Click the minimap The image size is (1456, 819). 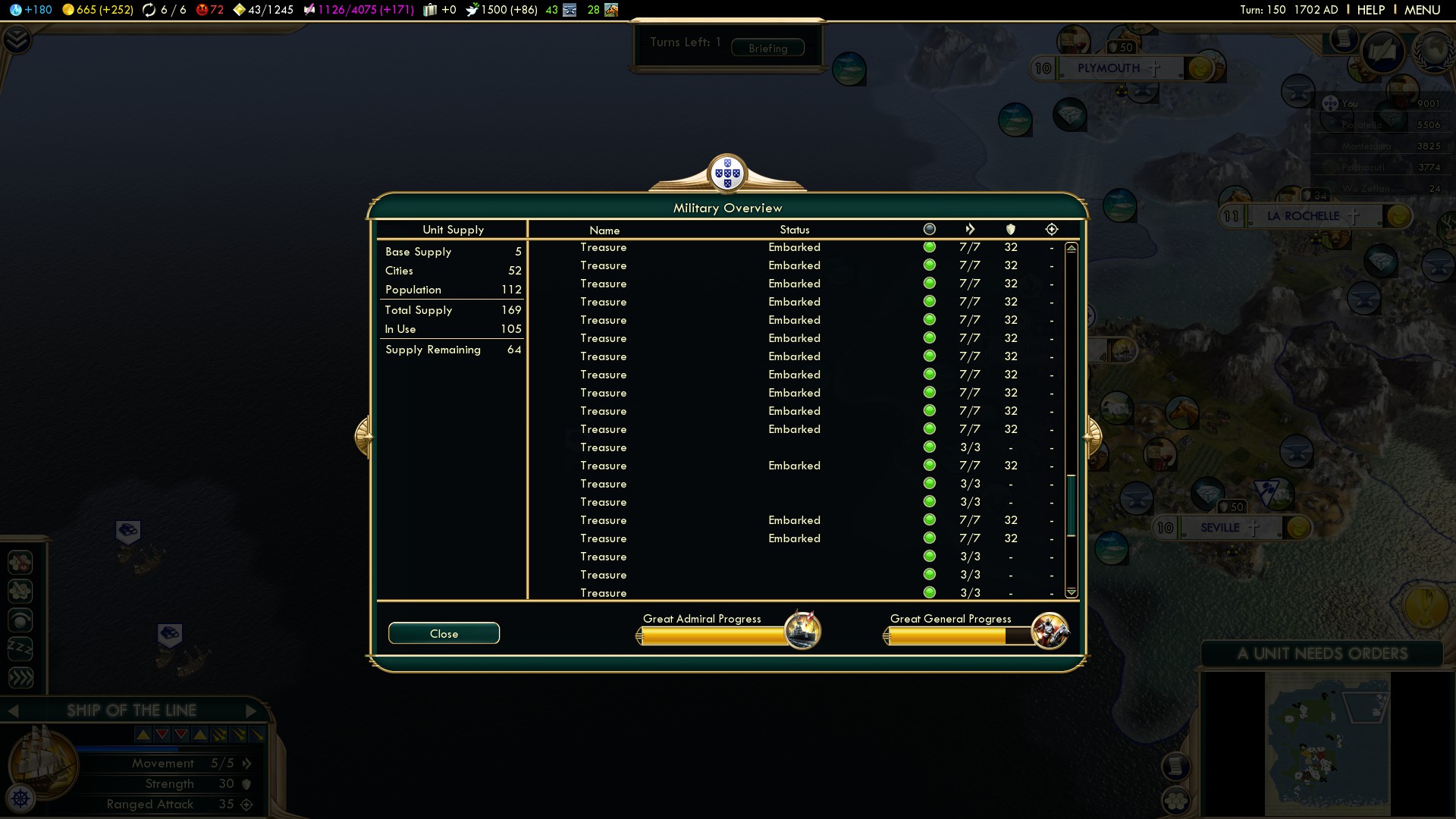(1326, 743)
